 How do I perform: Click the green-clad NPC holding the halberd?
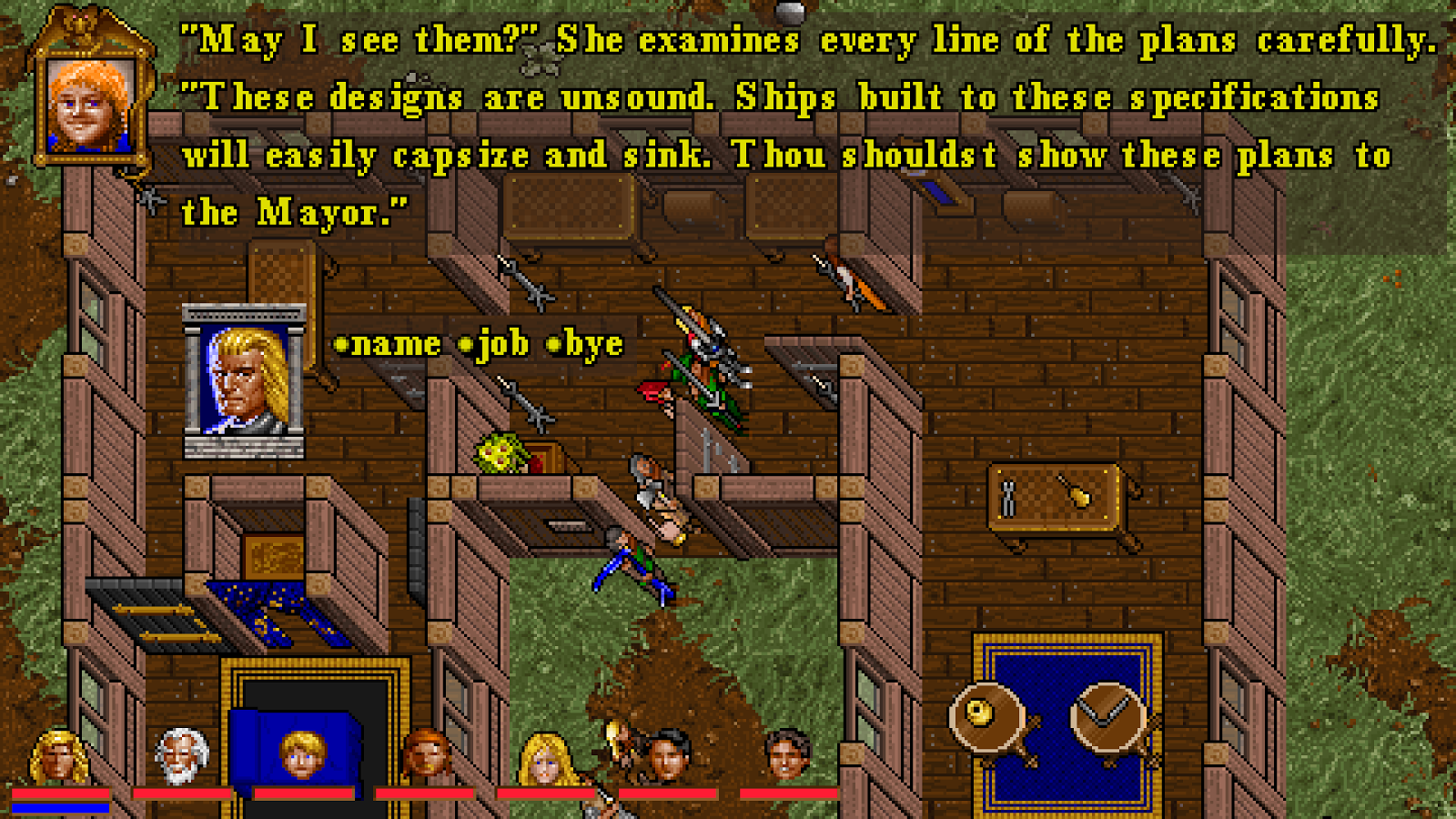point(705,382)
